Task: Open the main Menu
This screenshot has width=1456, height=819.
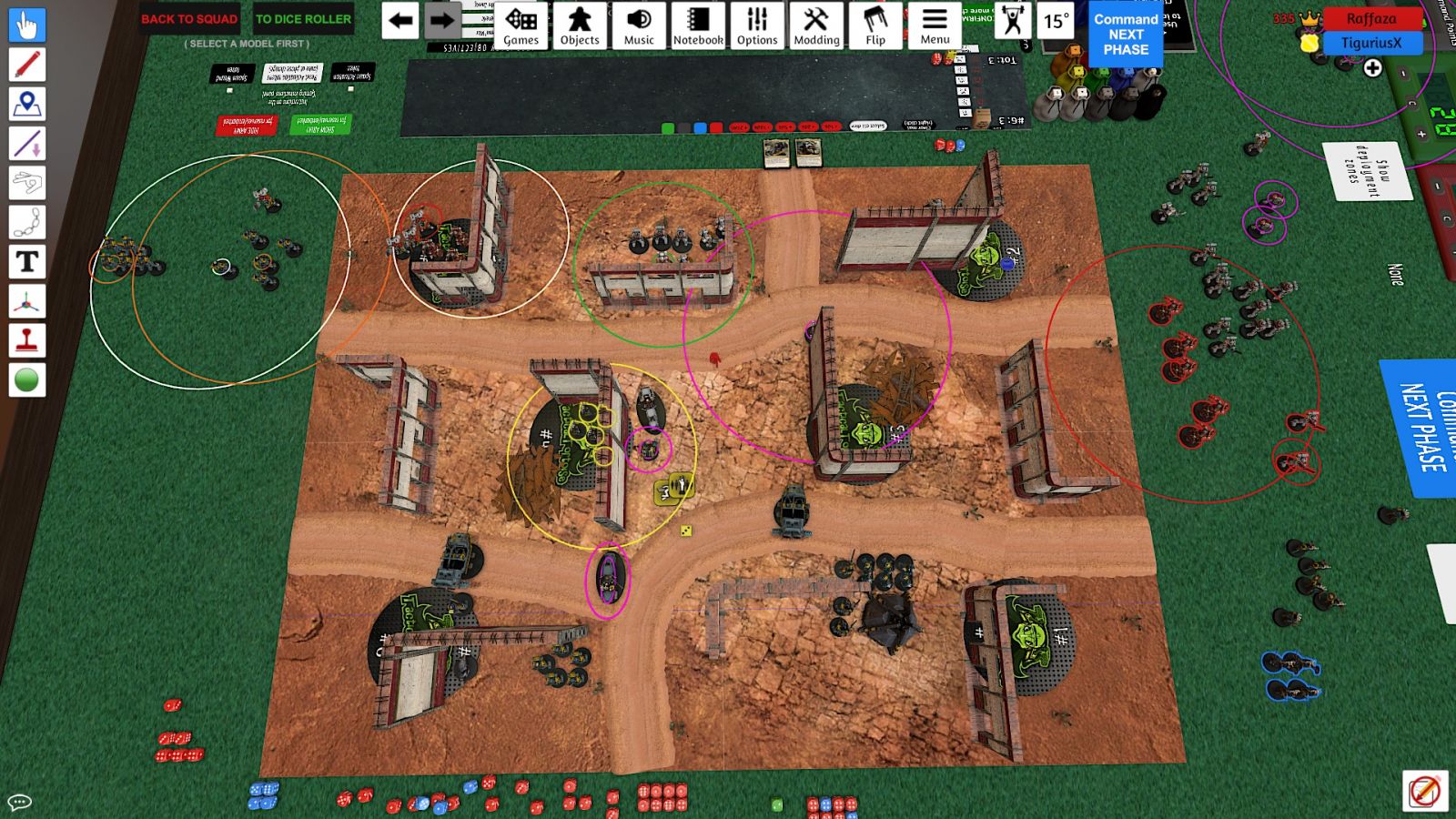Action: pyautogui.click(x=935, y=25)
